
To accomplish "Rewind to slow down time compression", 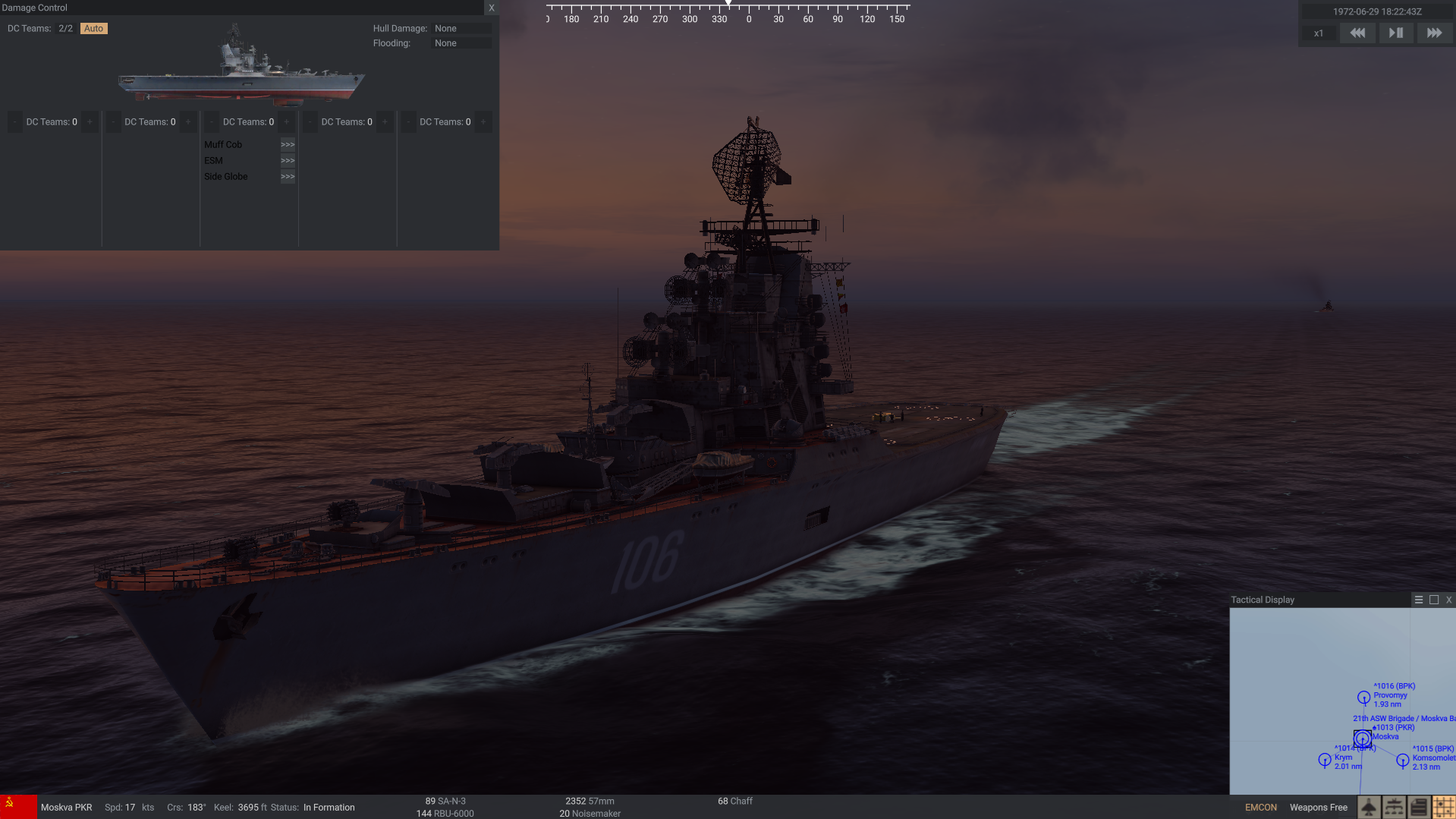I will tap(1357, 33).
